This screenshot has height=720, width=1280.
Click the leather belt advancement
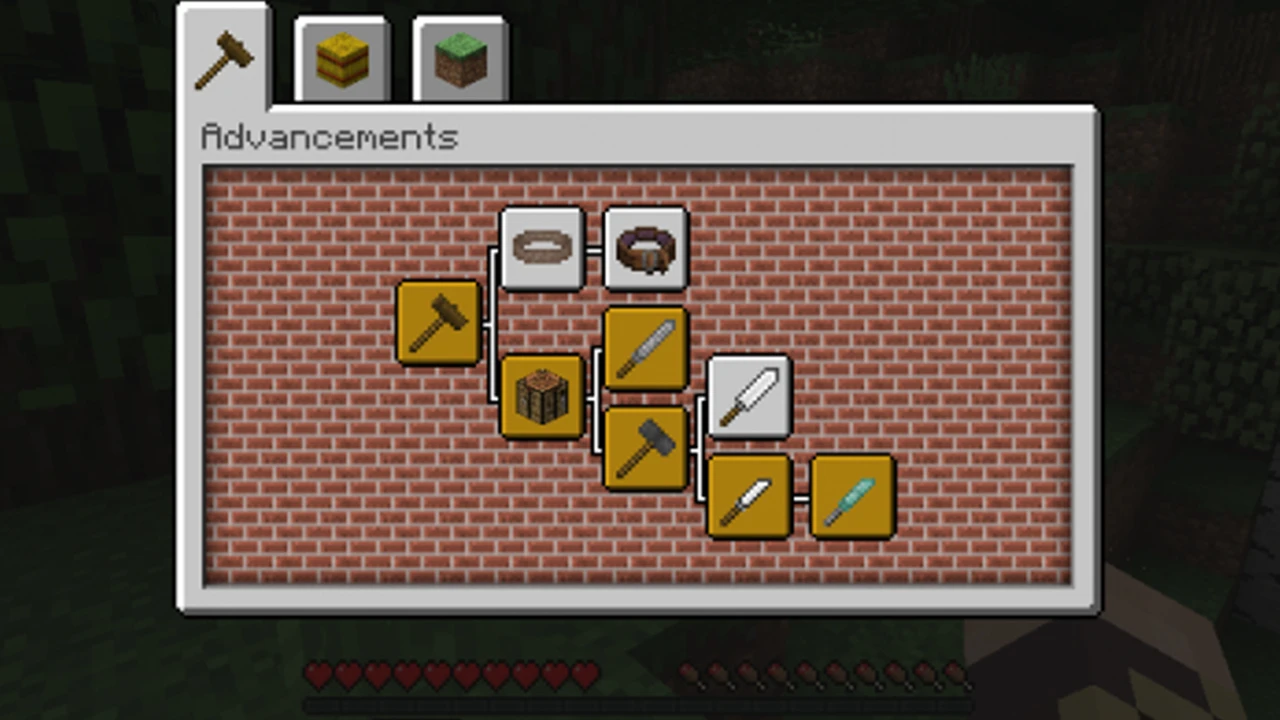coord(645,248)
